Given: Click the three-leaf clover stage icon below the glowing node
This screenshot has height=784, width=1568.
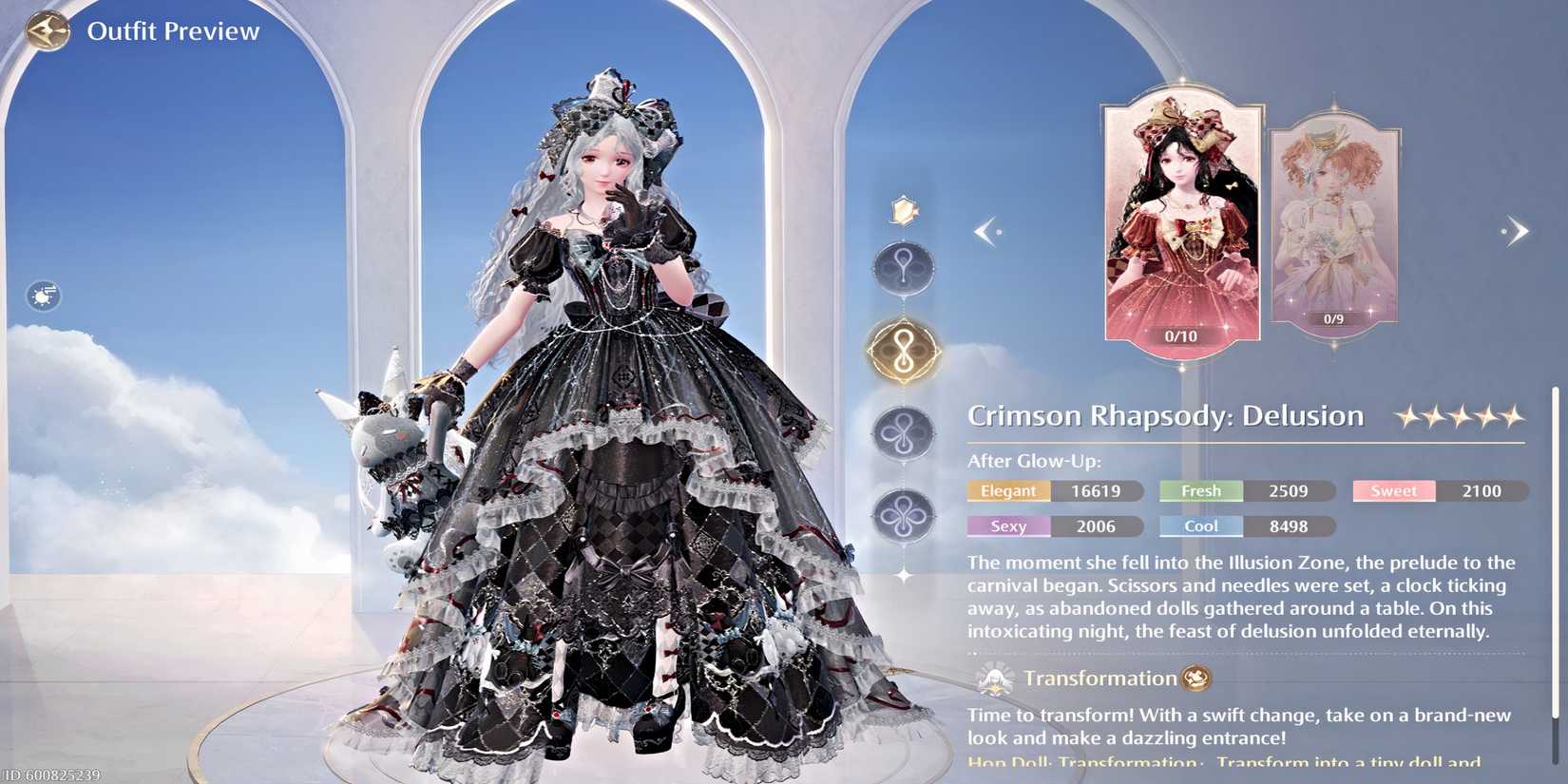Looking at the screenshot, I should pyautogui.click(x=904, y=435).
